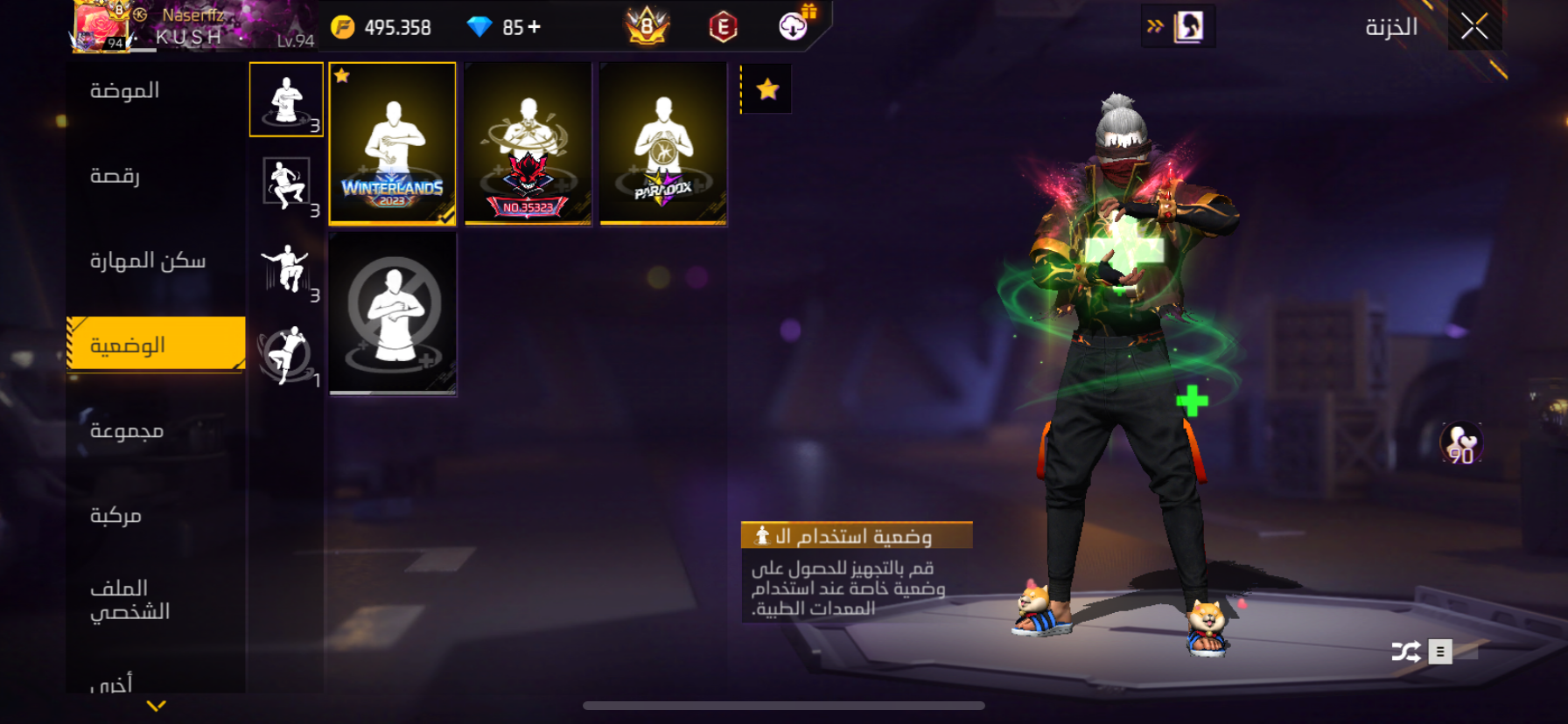
Task: Switch to the رقصة emote category
Action: coord(115,176)
